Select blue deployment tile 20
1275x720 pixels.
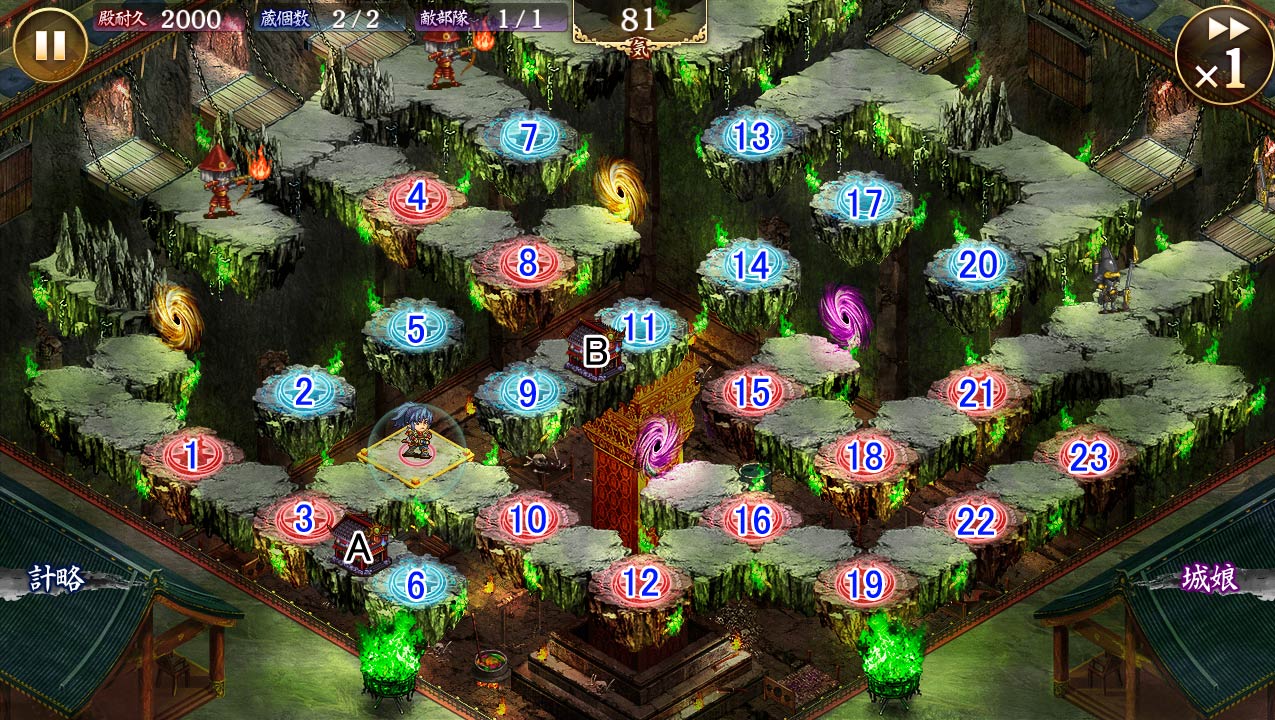tap(978, 265)
